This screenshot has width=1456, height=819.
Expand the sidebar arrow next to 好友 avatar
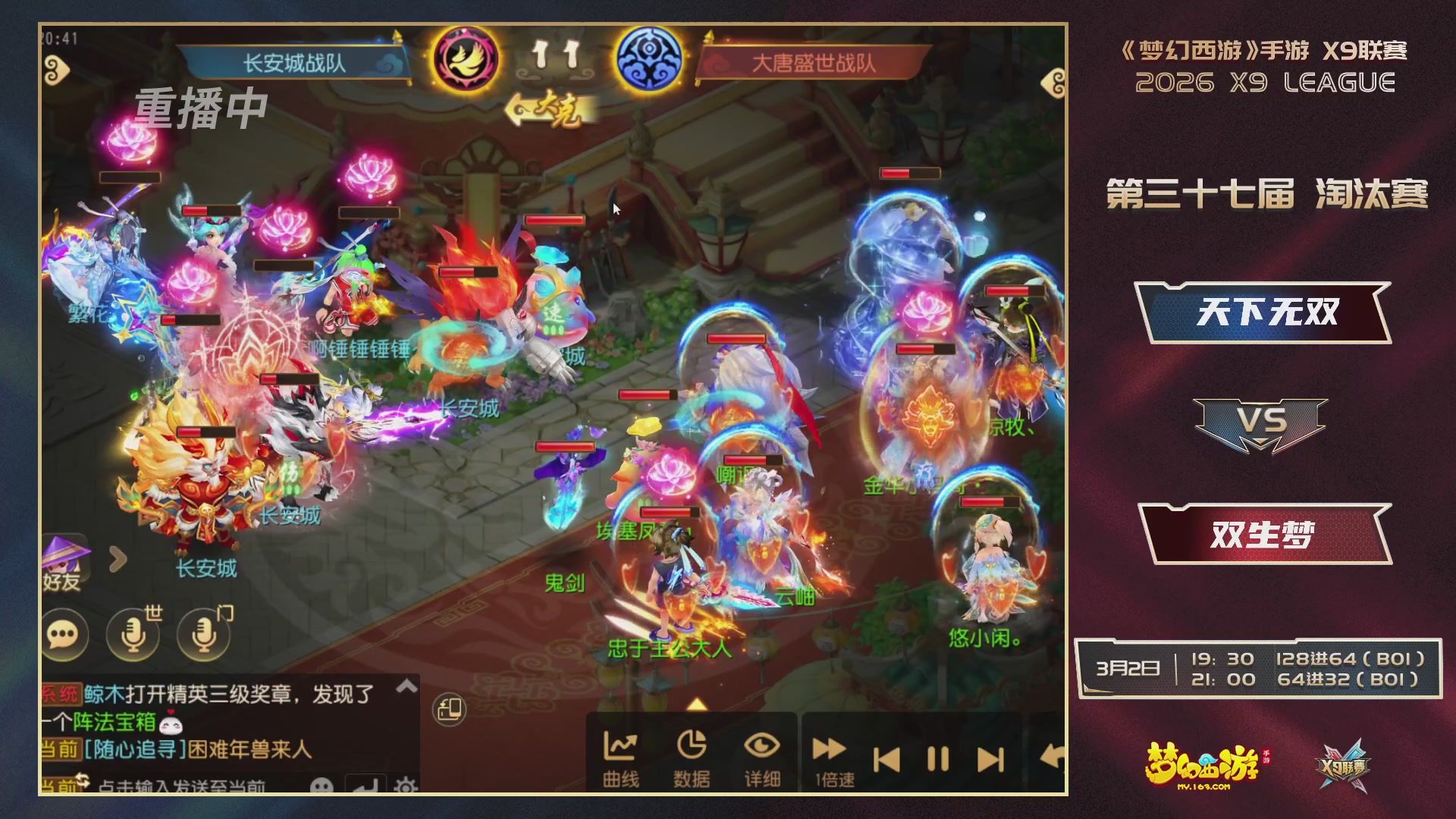tap(118, 557)
